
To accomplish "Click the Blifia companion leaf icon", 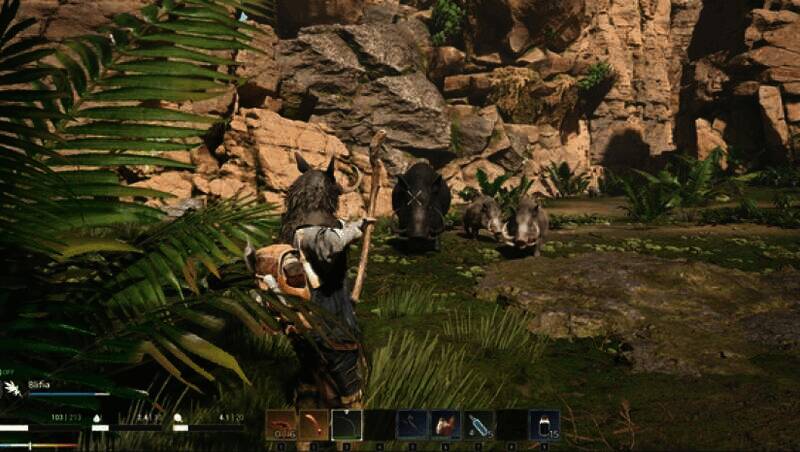I will (13, 387).
